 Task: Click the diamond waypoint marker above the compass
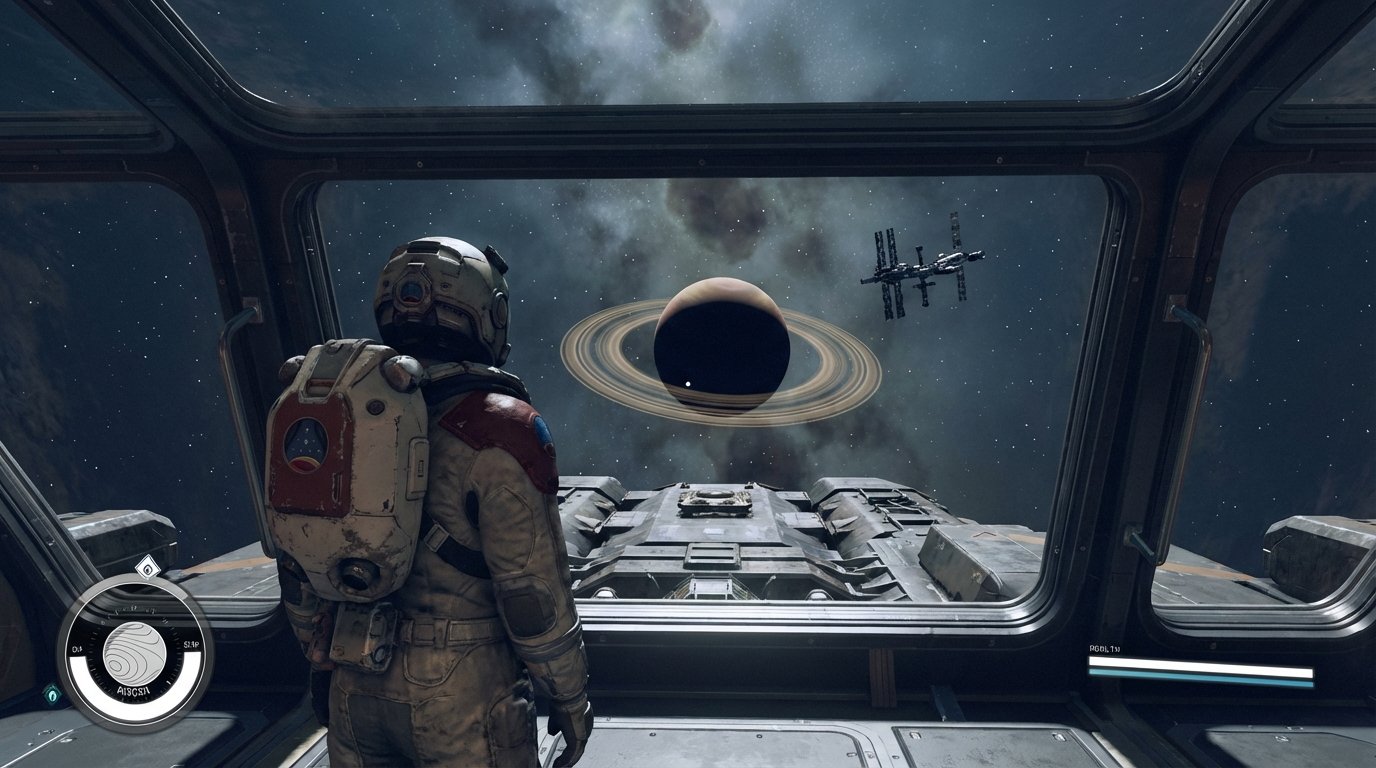tap(148, 570)
